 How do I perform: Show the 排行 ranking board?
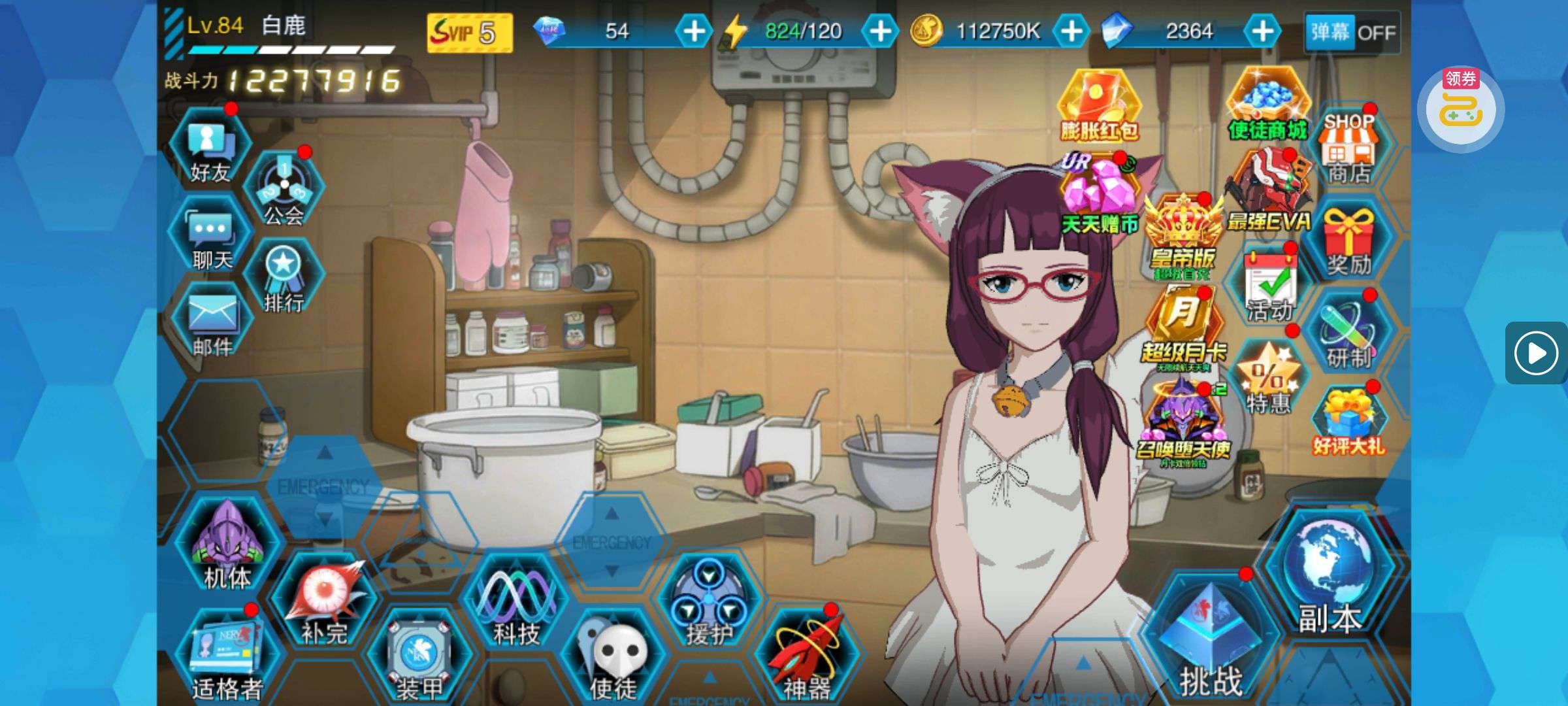click(284, 278)
